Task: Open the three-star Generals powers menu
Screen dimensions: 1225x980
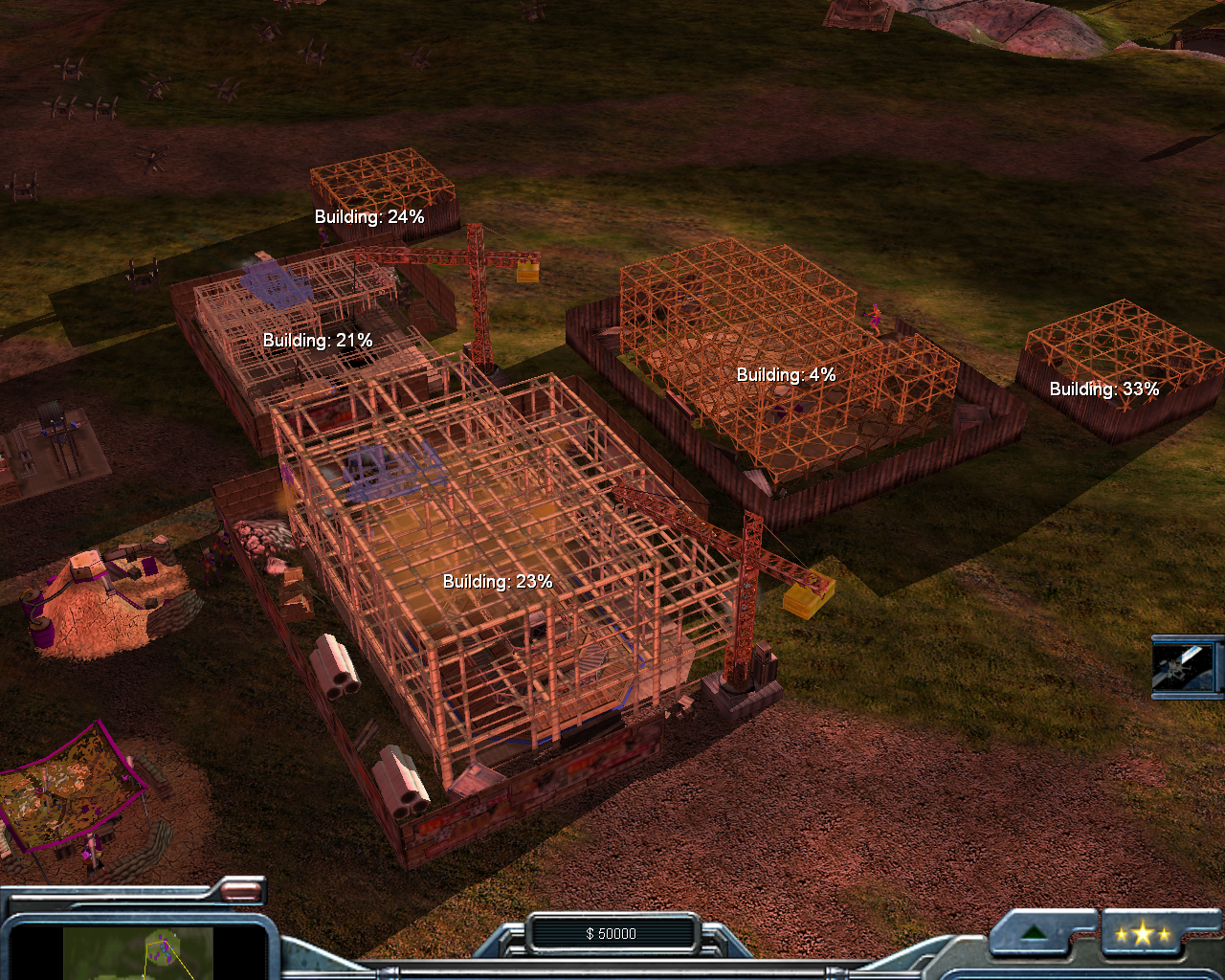Action: [x=1142, y=935]
